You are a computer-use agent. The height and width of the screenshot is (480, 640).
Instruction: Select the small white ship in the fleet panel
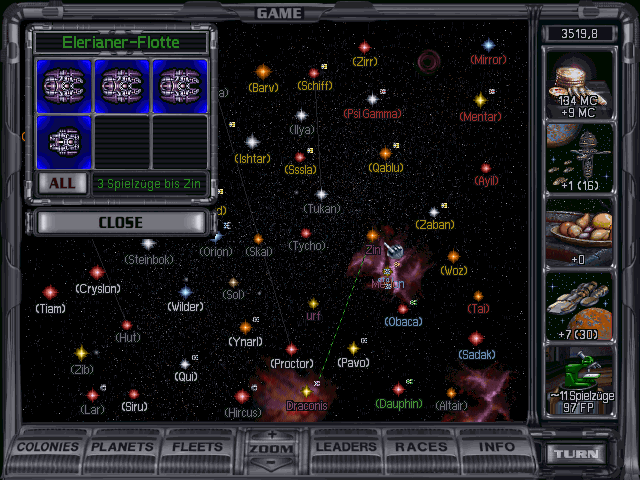[65, 142]
